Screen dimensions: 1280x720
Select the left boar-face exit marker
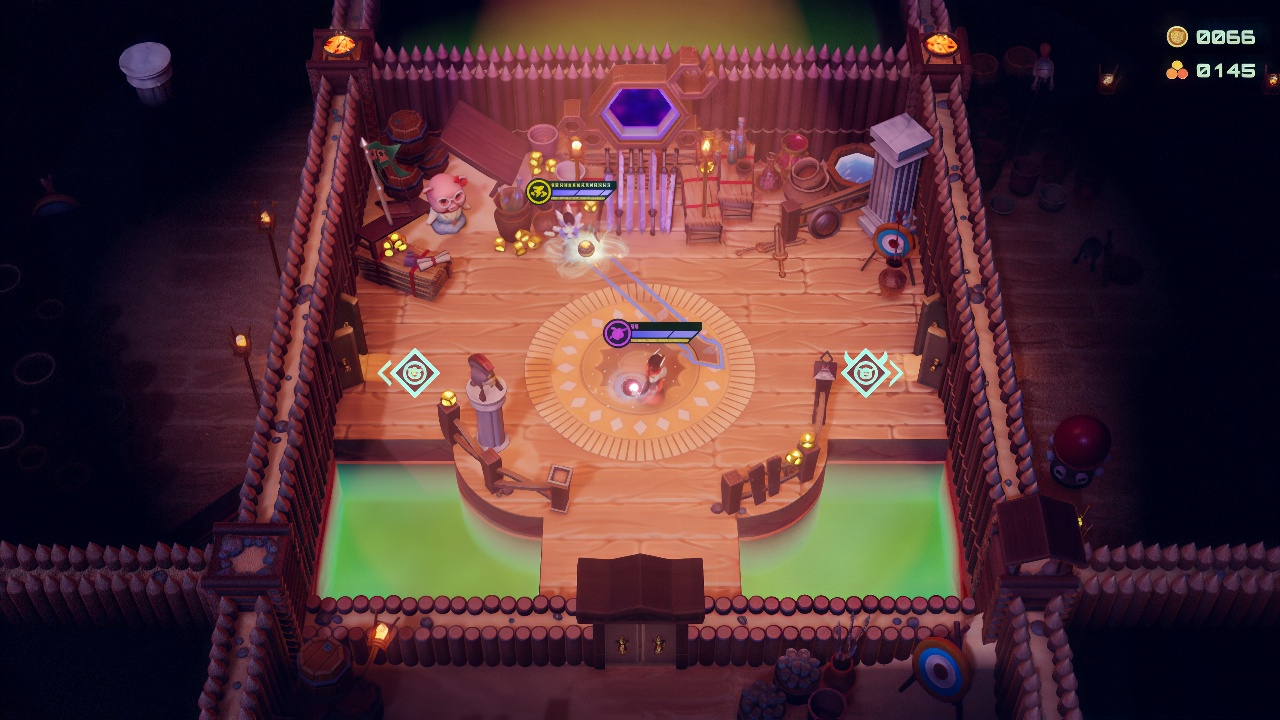(415, 372)
